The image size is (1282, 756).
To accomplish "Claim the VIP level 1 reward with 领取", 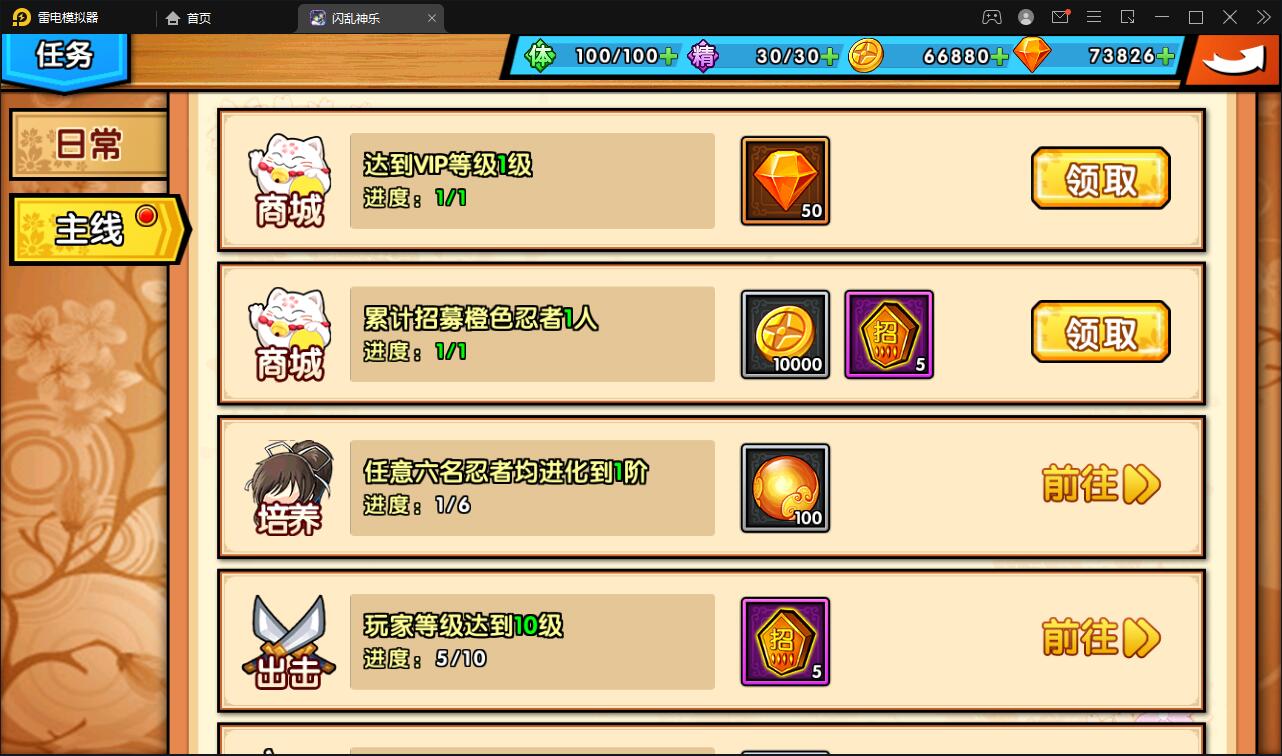I will point(1100,178).
